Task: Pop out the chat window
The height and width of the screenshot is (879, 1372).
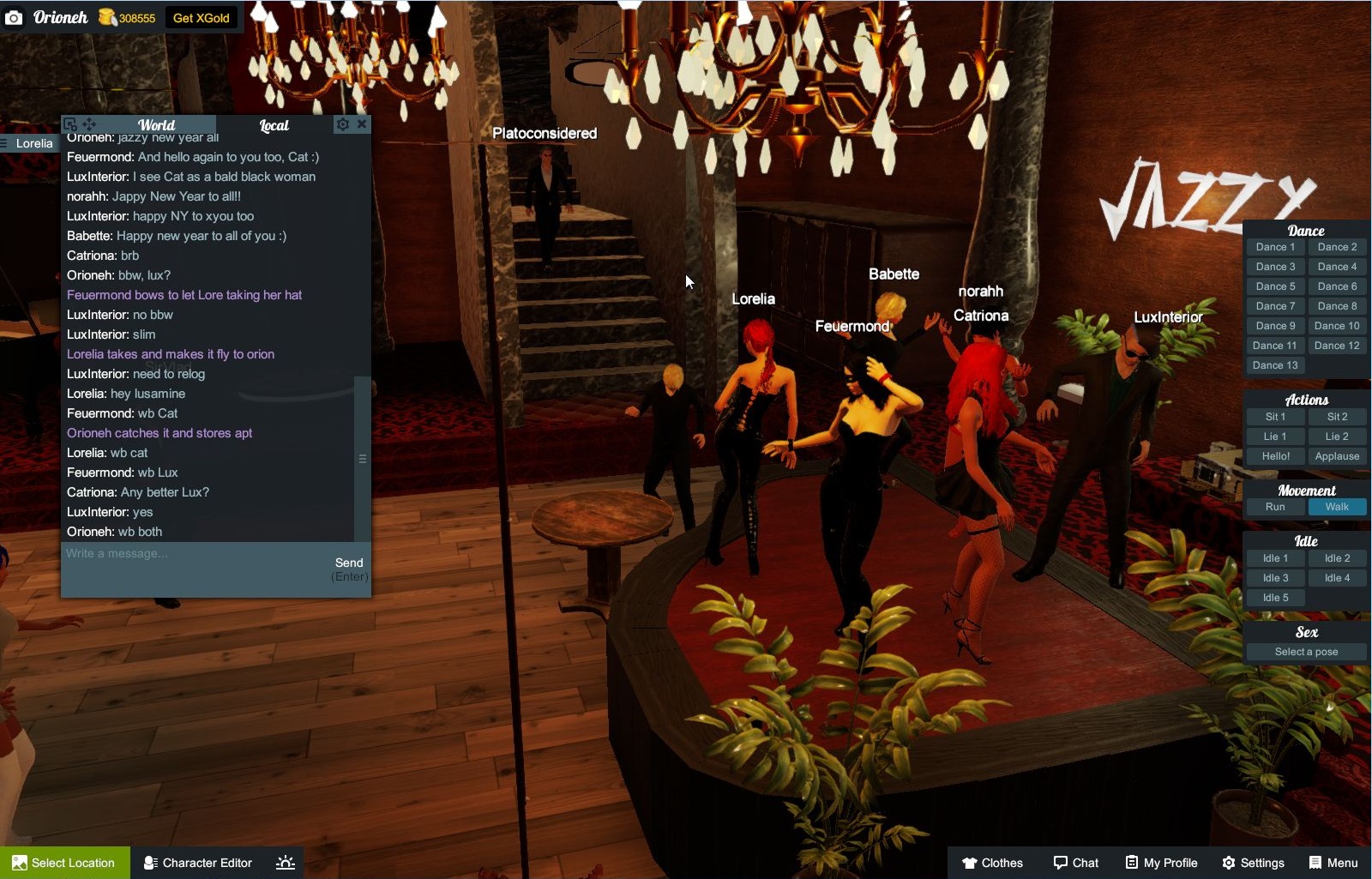Action: (x=72, y=123)
